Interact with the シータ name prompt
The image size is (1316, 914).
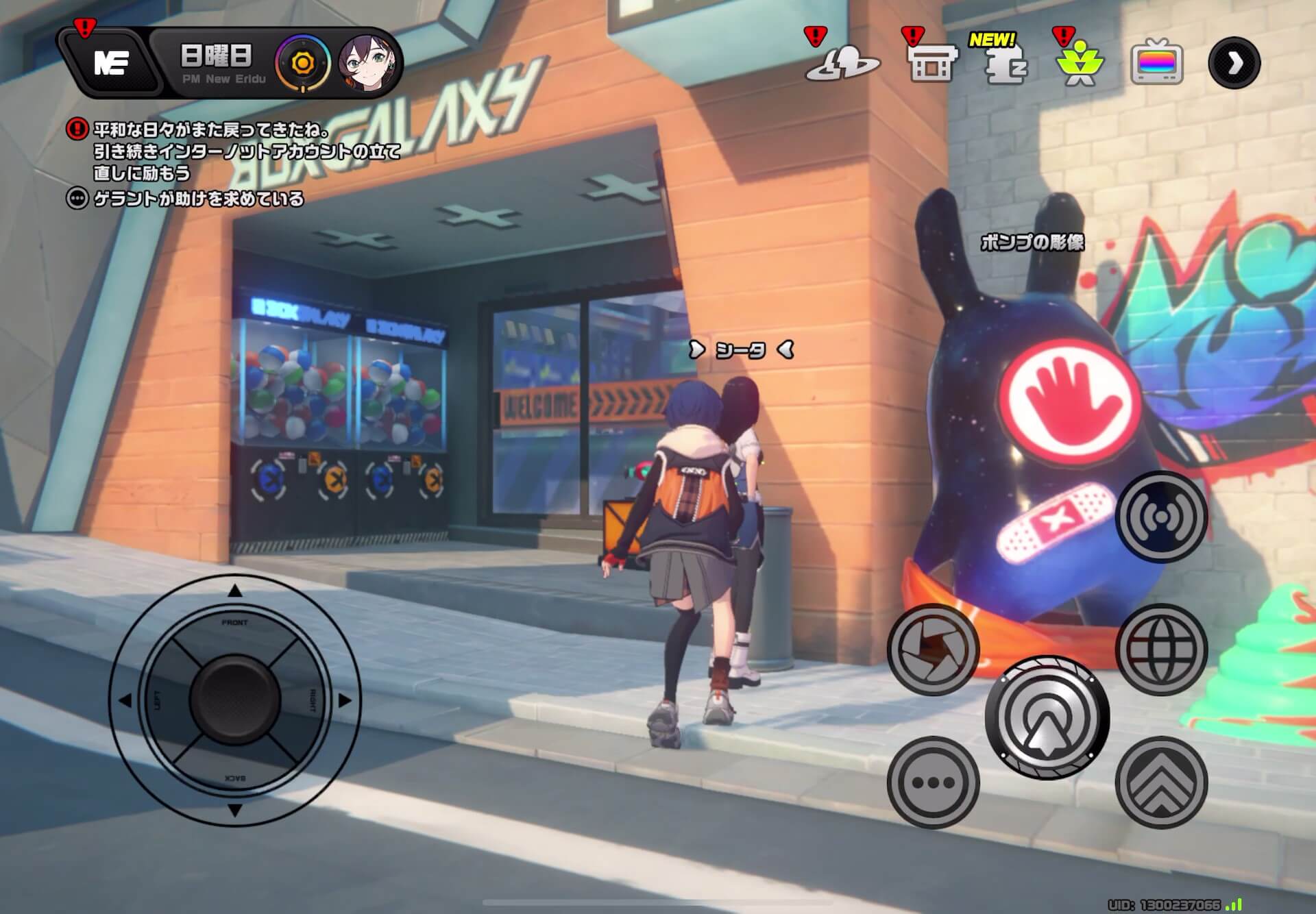(741, 350)
